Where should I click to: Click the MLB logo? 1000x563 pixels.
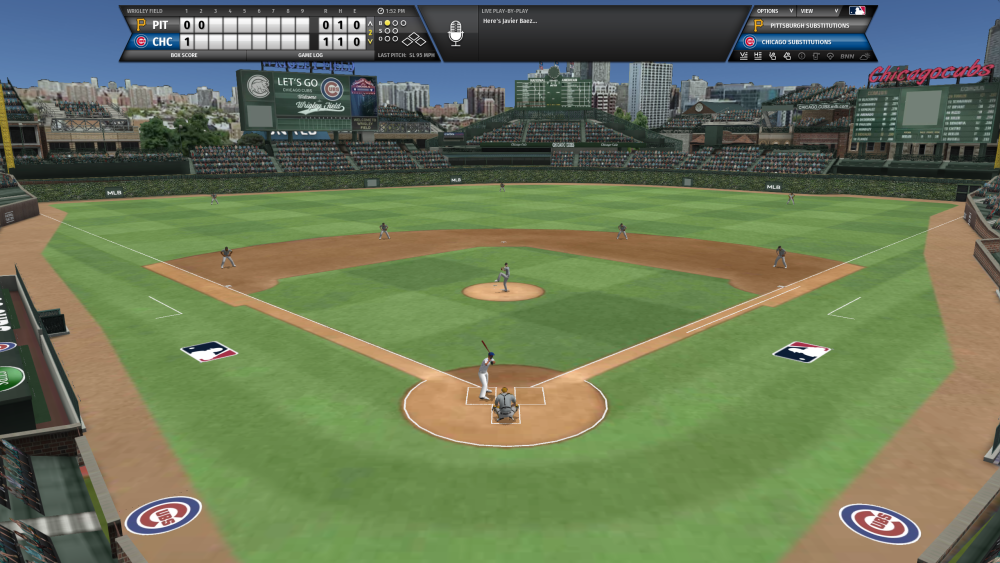coord(856,11)
